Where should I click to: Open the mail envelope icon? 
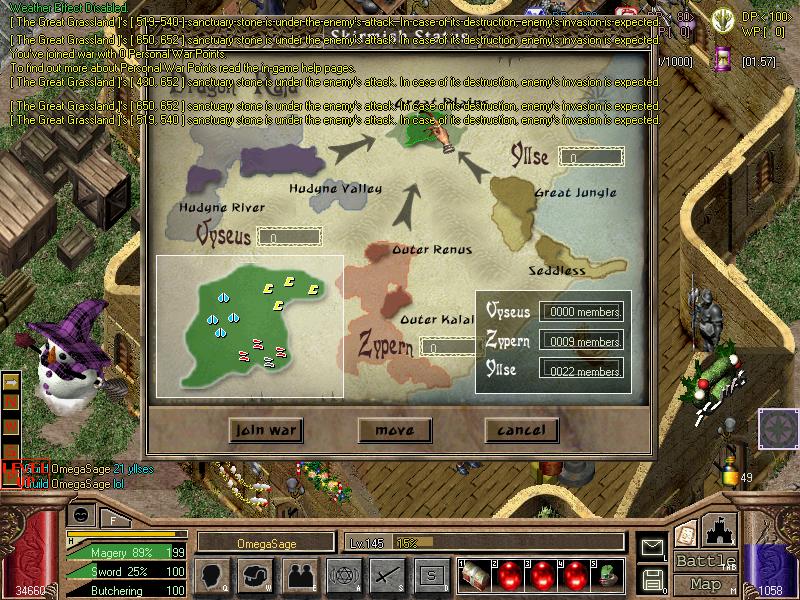point(652,547)
